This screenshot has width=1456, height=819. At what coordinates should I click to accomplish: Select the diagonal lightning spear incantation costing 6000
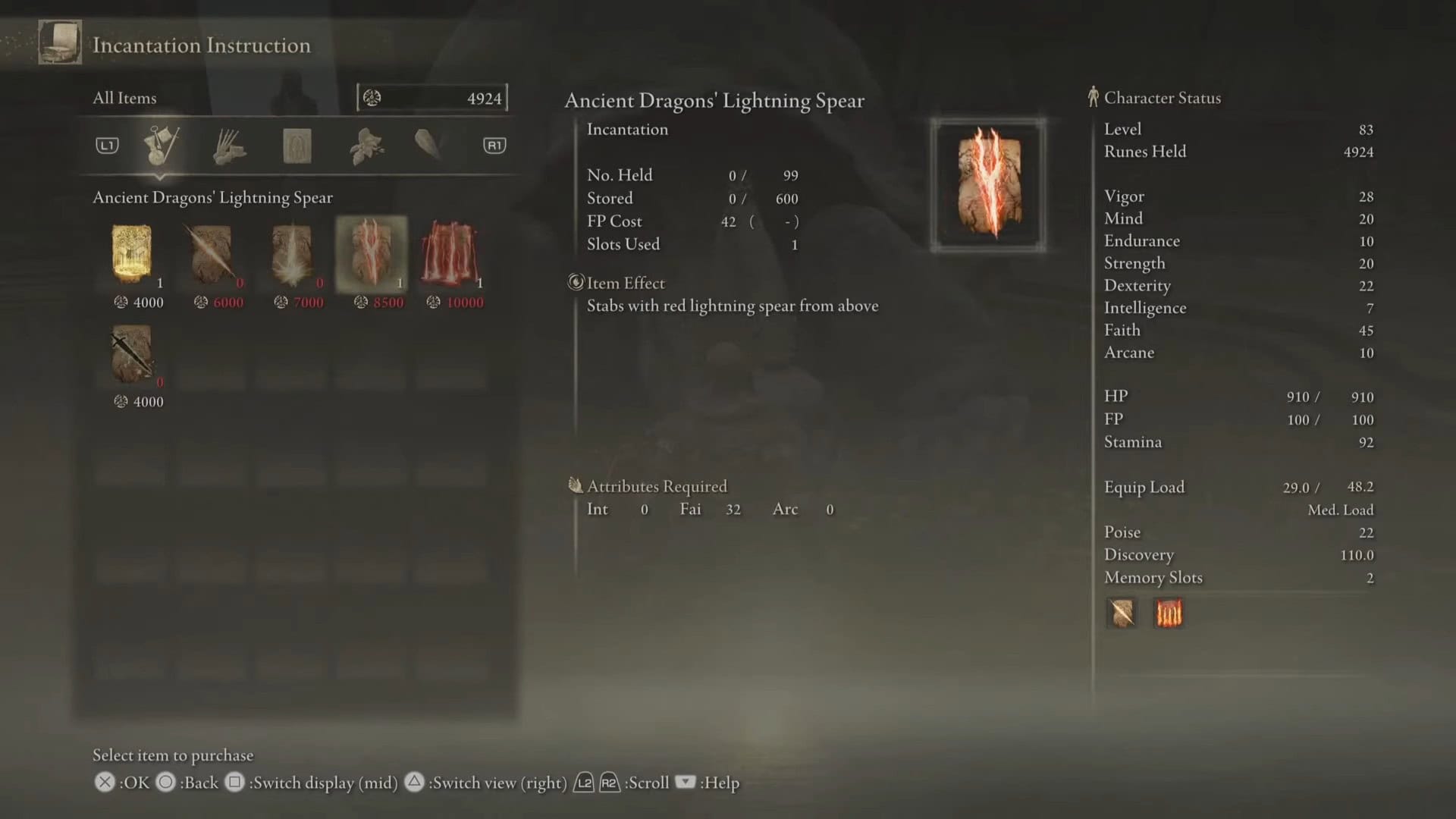click(x=212, y=255)
